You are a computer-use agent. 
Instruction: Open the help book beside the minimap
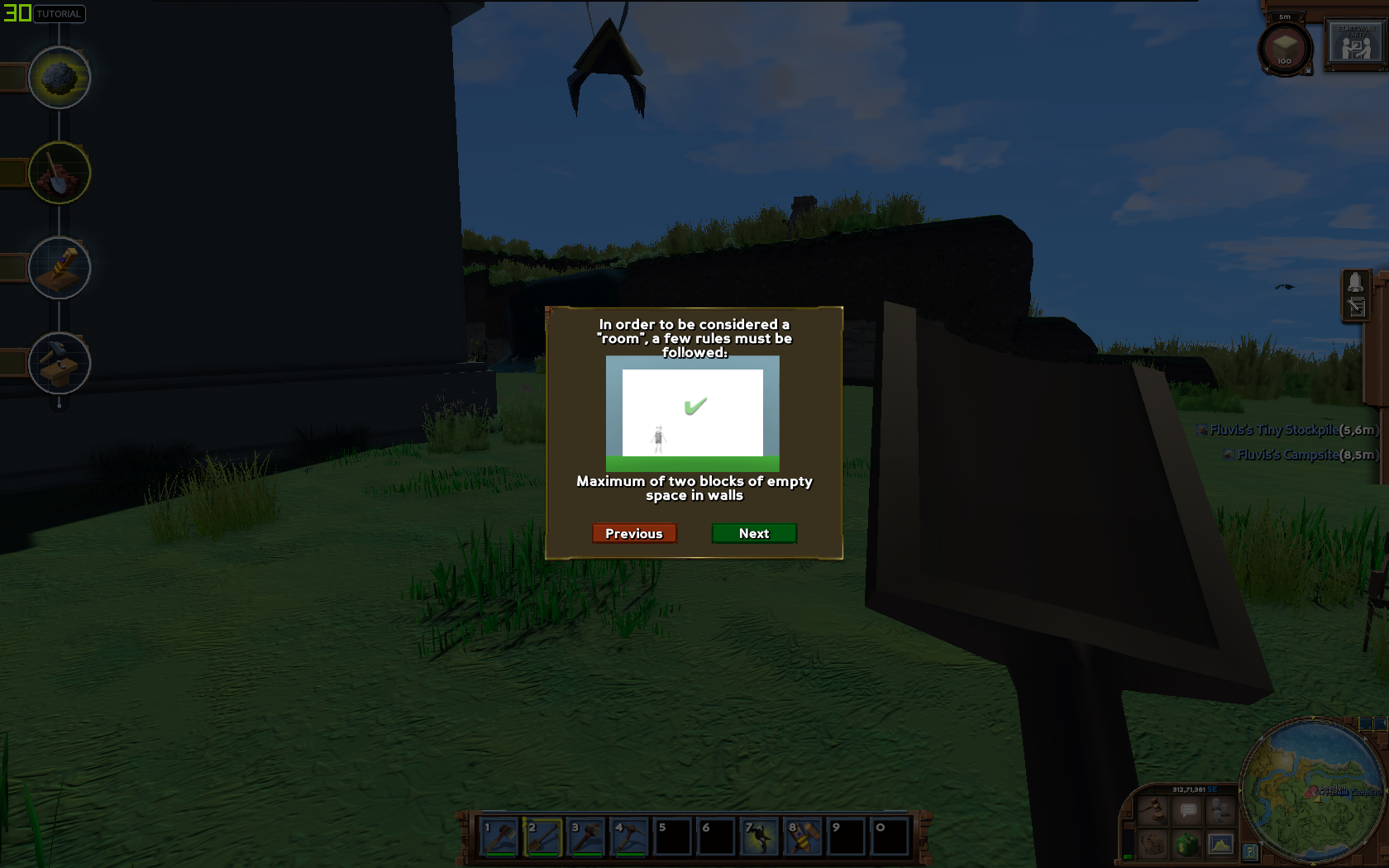pos(1252,851)
